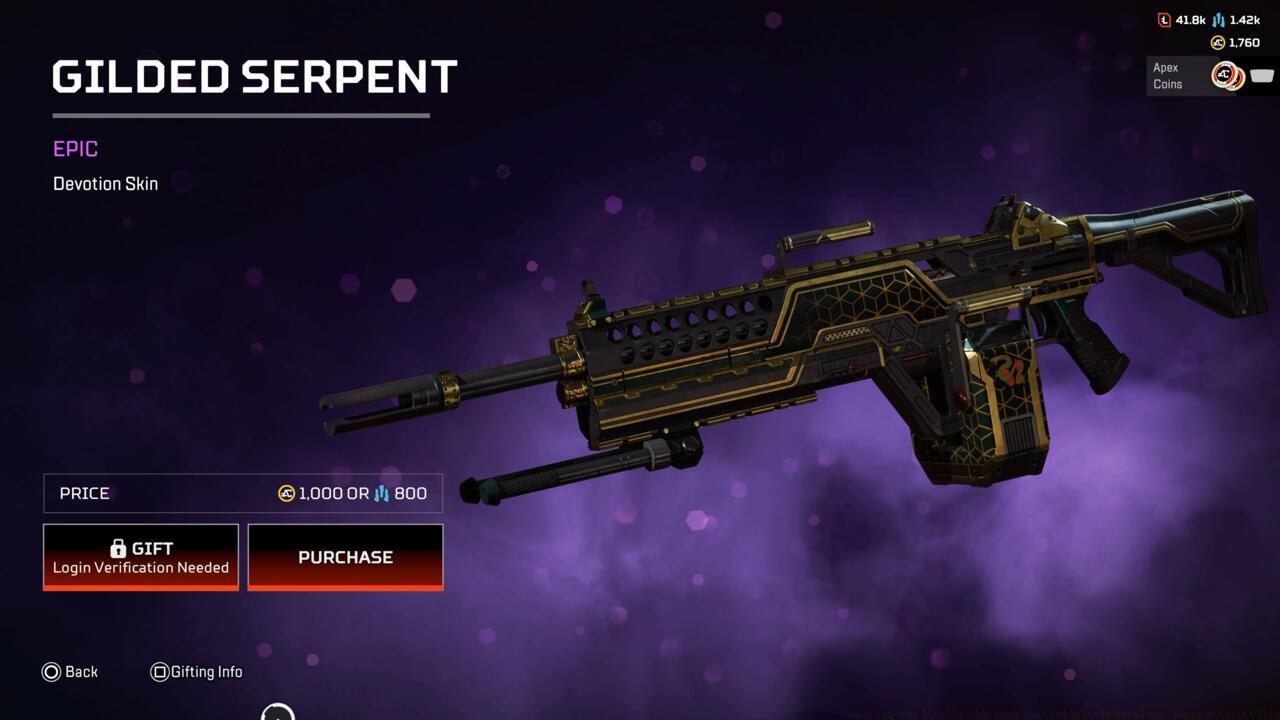Click the Gilded Serpent title
This screenshot has width=1280, height=720.
point(255,77)
